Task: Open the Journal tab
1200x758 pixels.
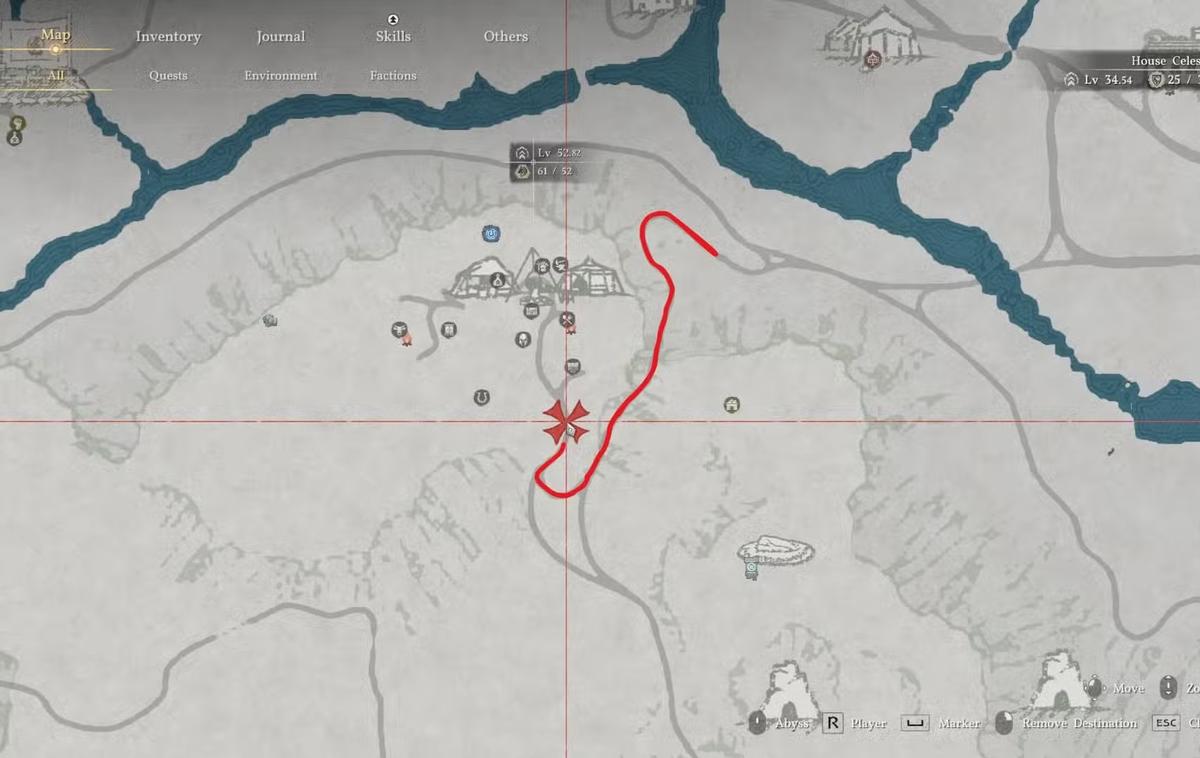Action: (280, 37)
